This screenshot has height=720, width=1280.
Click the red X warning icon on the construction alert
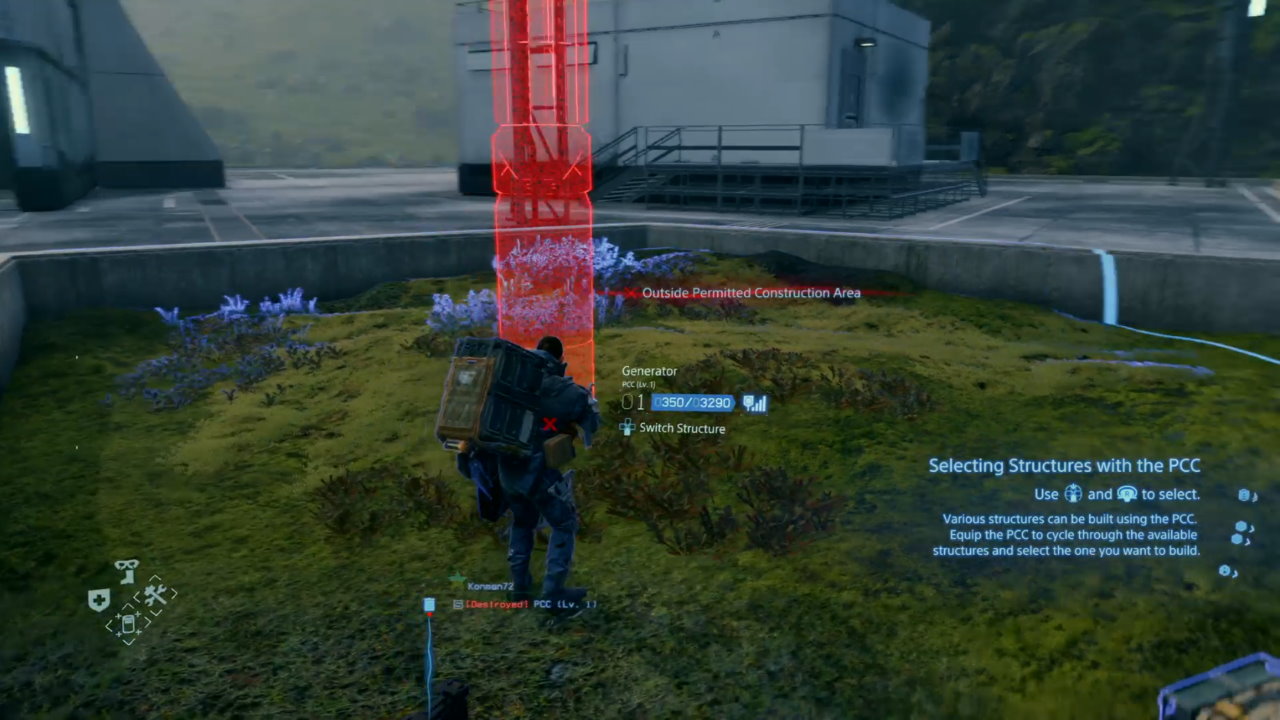click(629, 293)
